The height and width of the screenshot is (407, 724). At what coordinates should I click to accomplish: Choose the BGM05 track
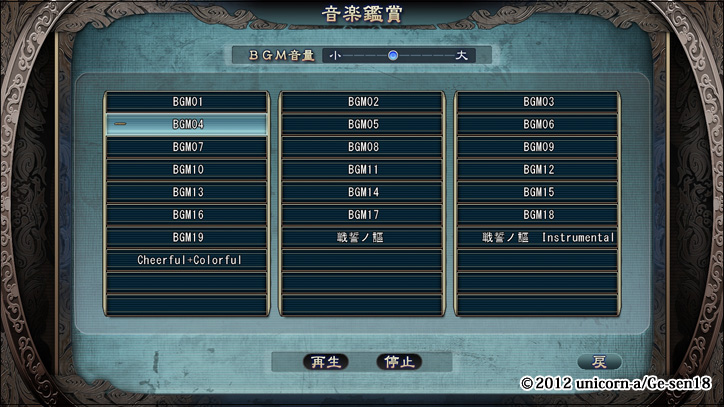(362, 125)
